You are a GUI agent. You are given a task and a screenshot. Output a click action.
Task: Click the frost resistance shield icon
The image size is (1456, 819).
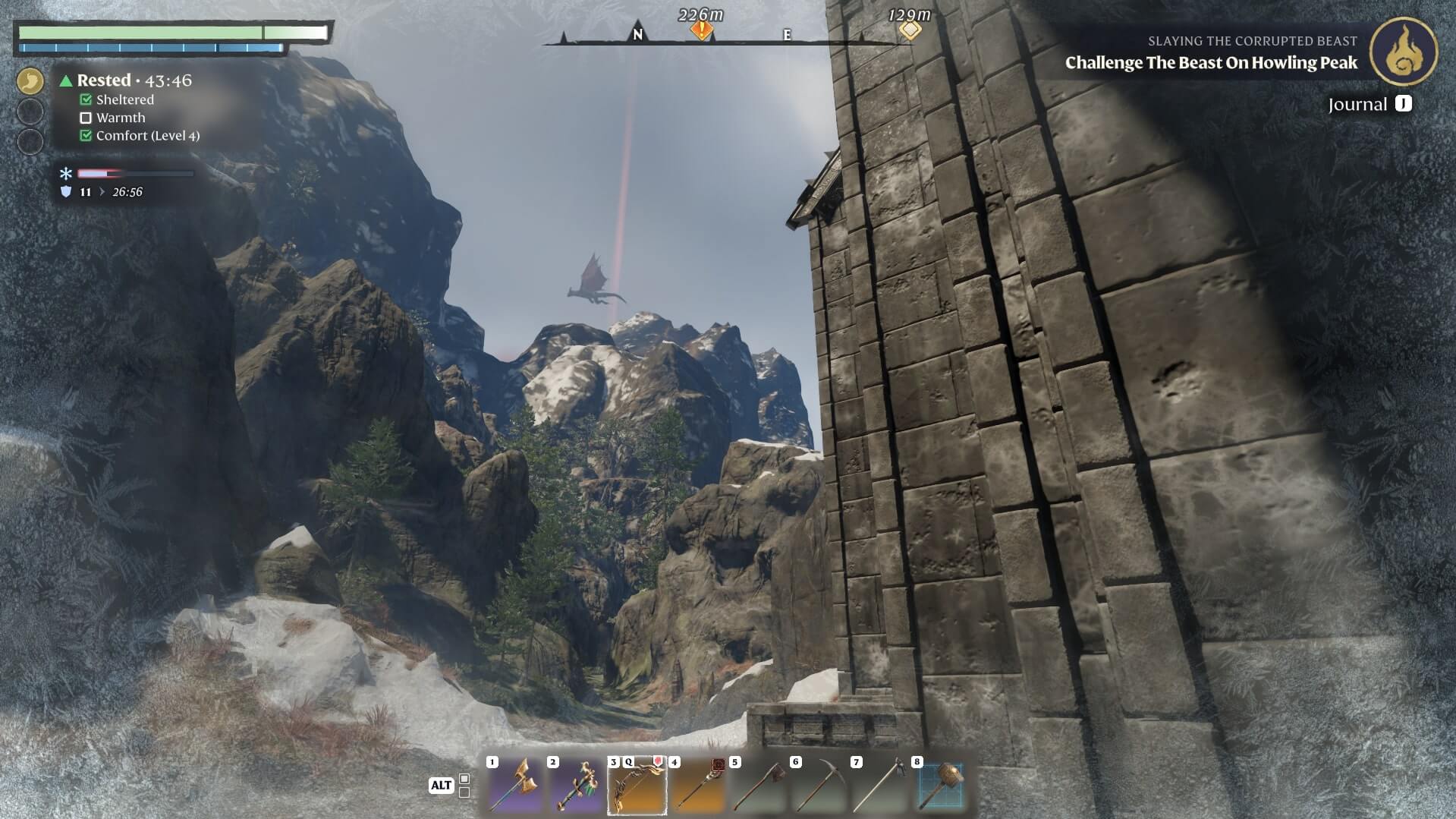point(66,192)
